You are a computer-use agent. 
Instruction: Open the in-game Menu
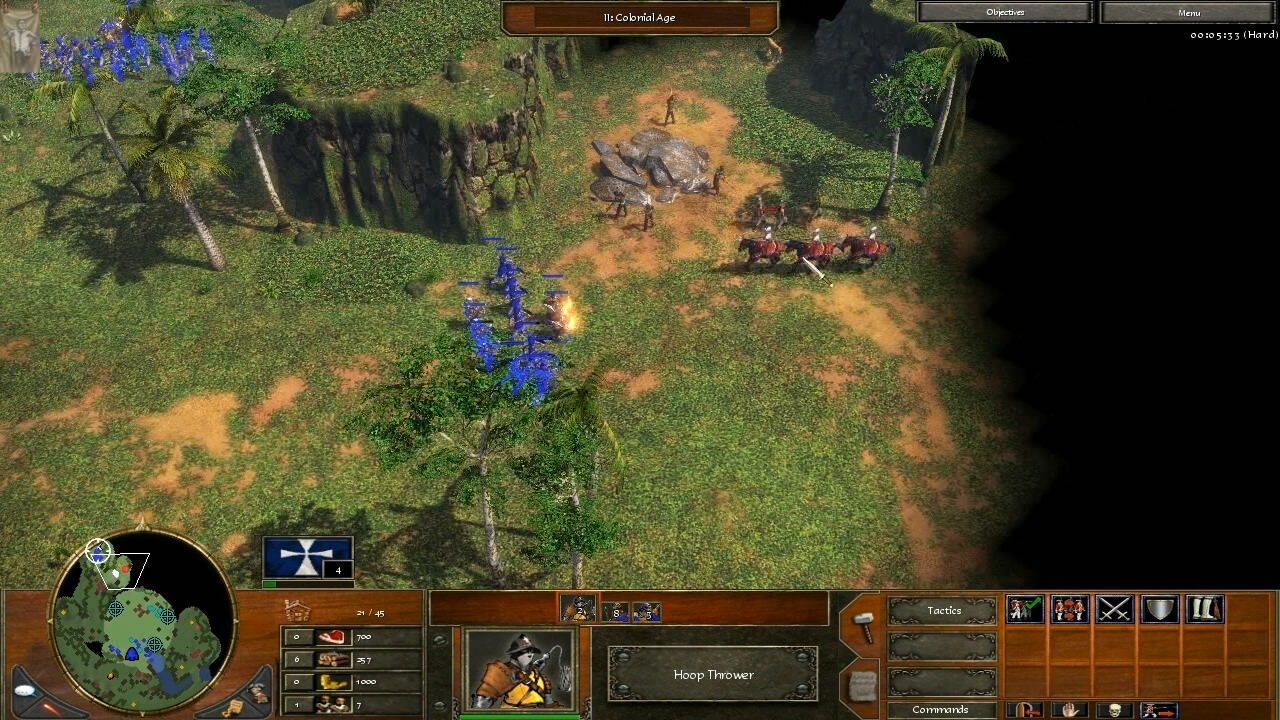1186,12
